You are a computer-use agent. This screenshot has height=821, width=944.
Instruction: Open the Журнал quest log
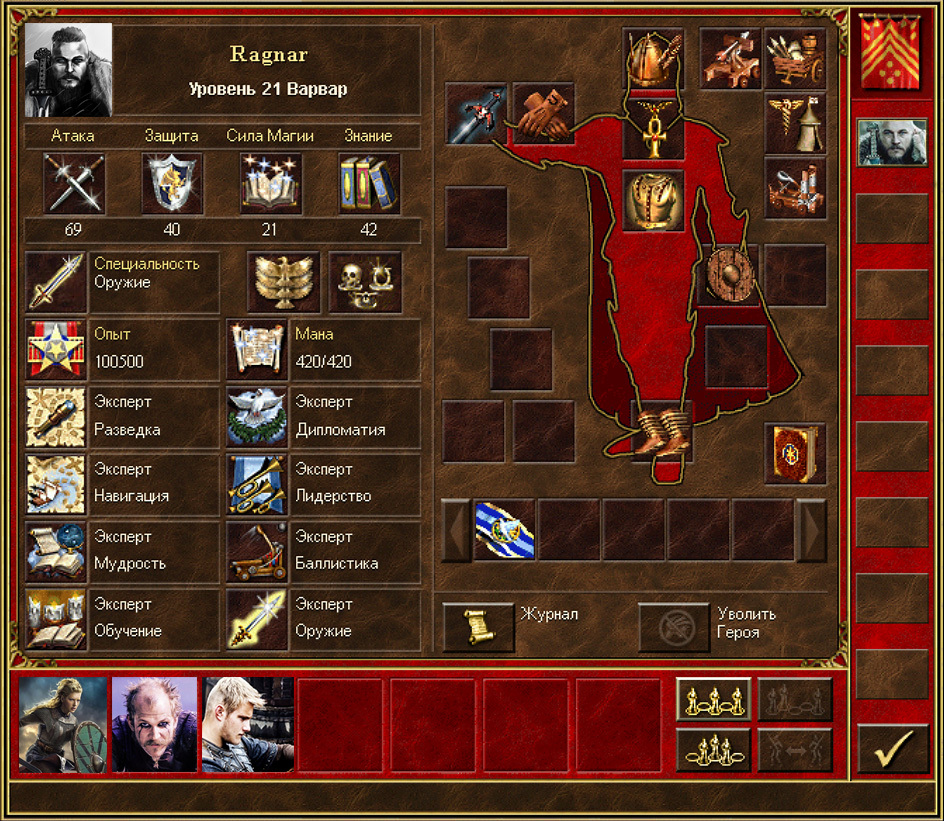click(x=479, y=626)
